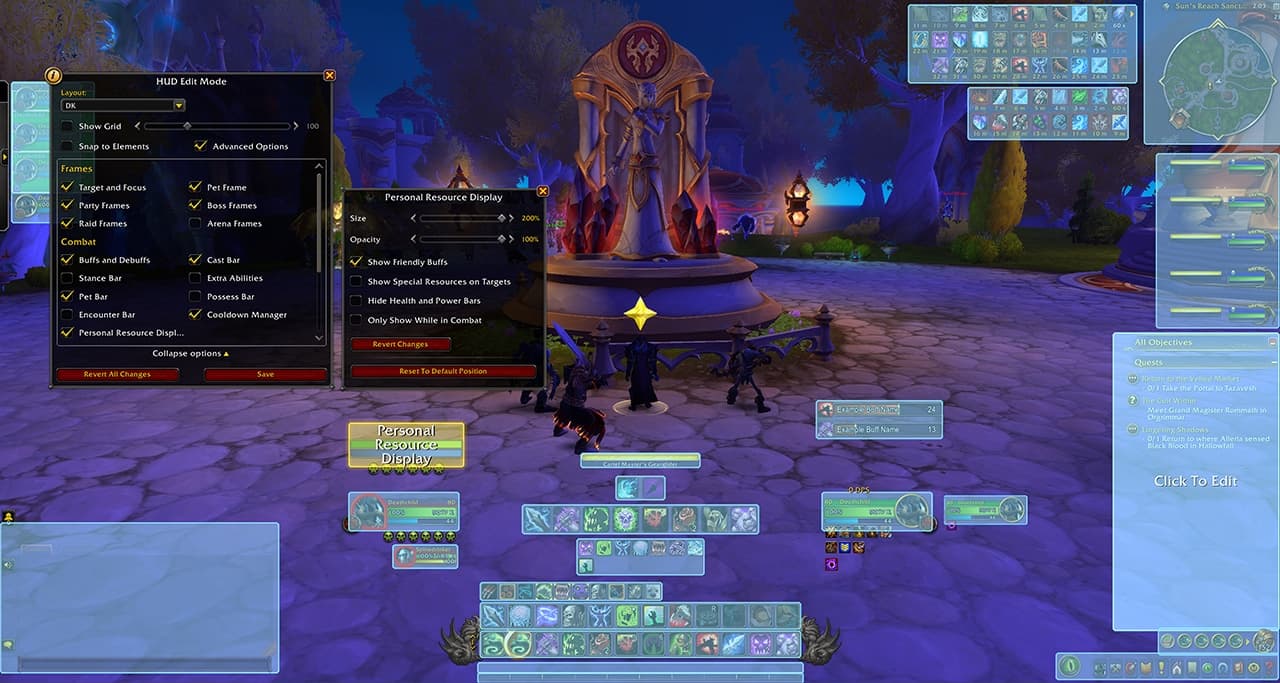Click the Revert All Changes button
Screen dimensions: 1280x683
117,375
